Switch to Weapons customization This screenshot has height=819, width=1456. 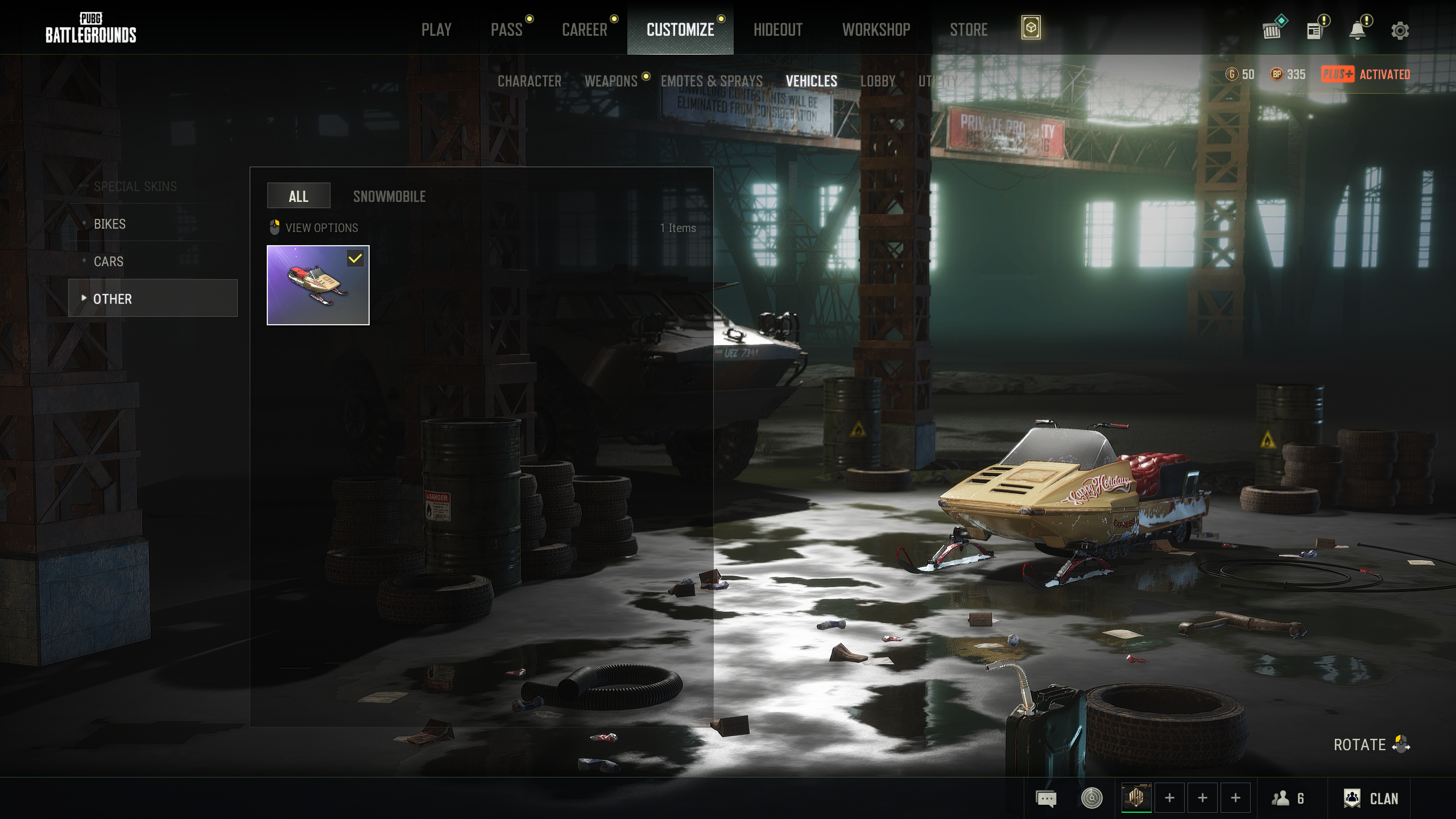[x=611, y=81]
